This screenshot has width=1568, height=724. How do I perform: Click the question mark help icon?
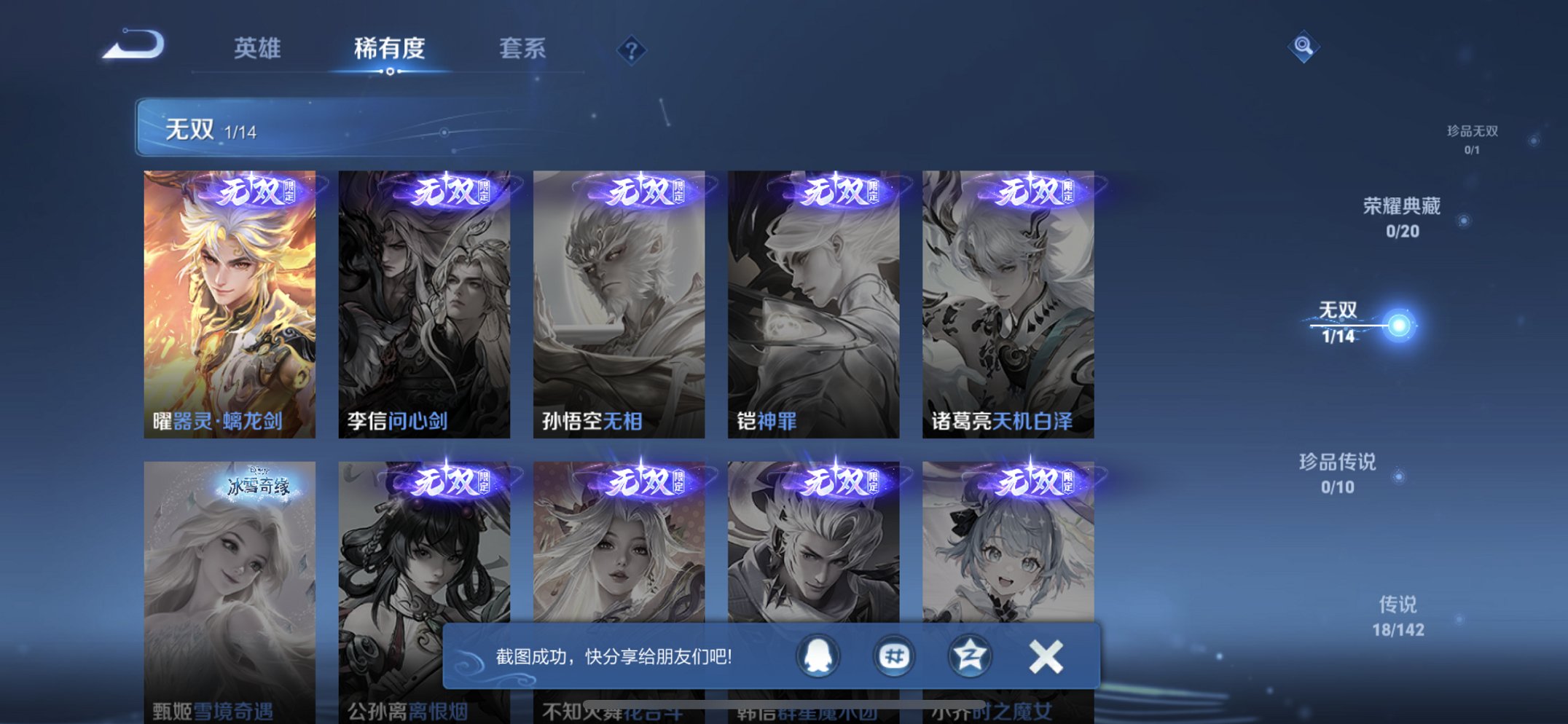(631, 50)
